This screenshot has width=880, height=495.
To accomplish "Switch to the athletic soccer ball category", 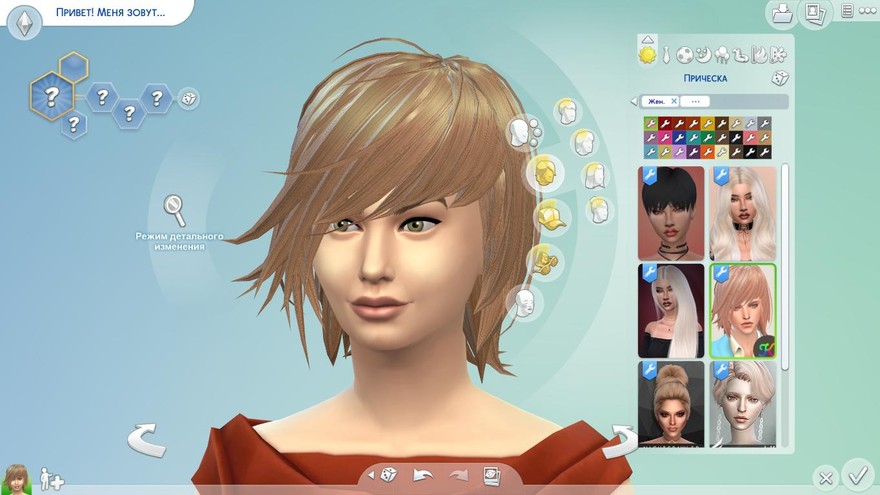I will [x=684, y=54].
